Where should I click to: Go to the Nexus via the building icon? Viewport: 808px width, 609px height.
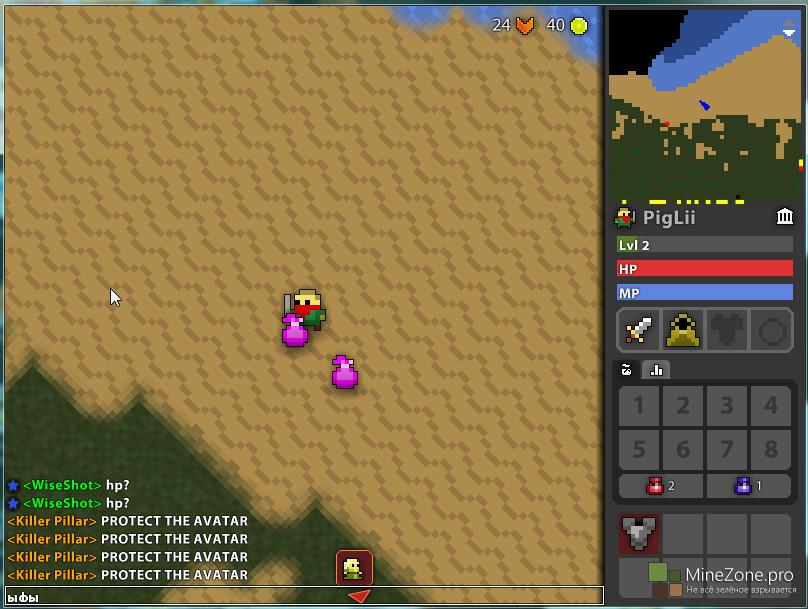(785, 217)
